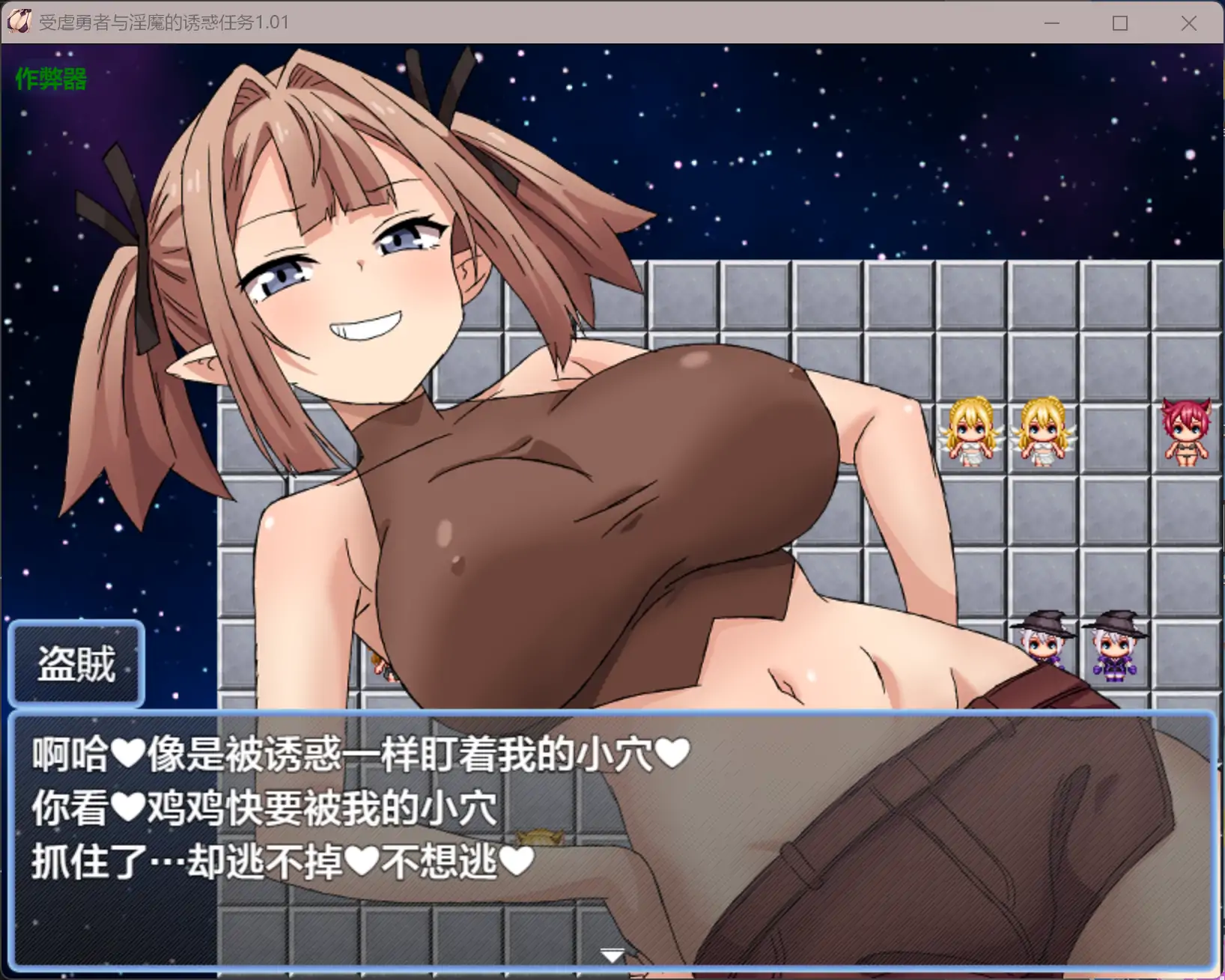This screenshot has width=1225, height=980.
Task: Click the continue arrow below the dialogue box
Action: (x=612, y=954)
